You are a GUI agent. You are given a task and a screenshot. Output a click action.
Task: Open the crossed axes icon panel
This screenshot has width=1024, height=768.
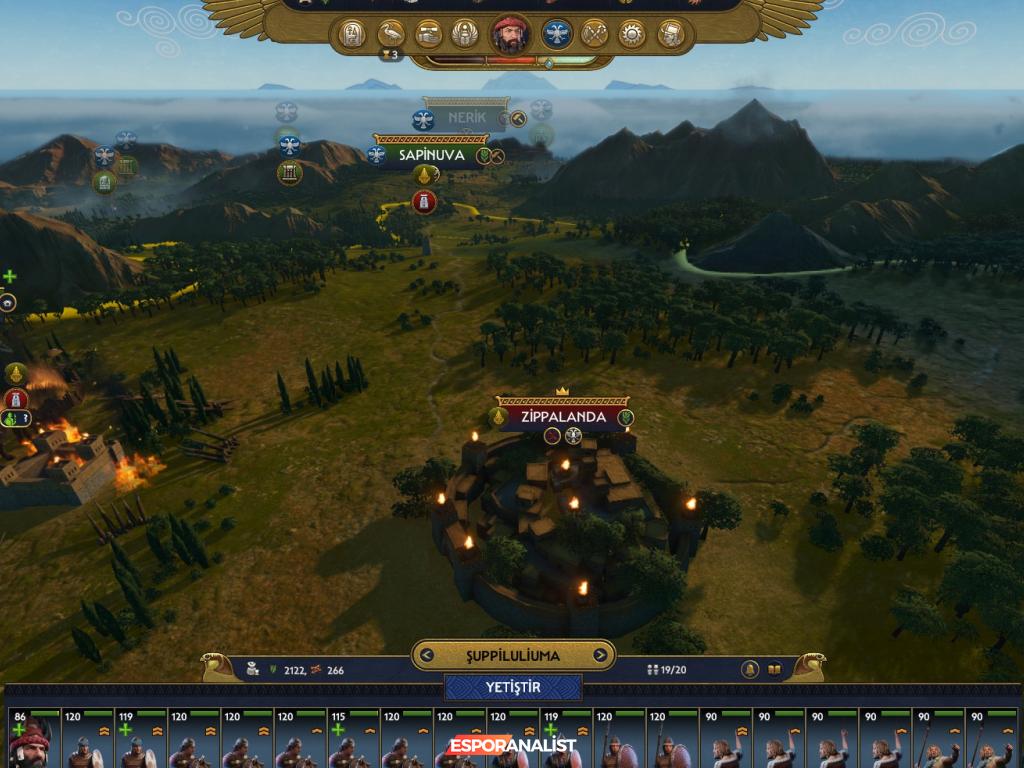[595, 35]
